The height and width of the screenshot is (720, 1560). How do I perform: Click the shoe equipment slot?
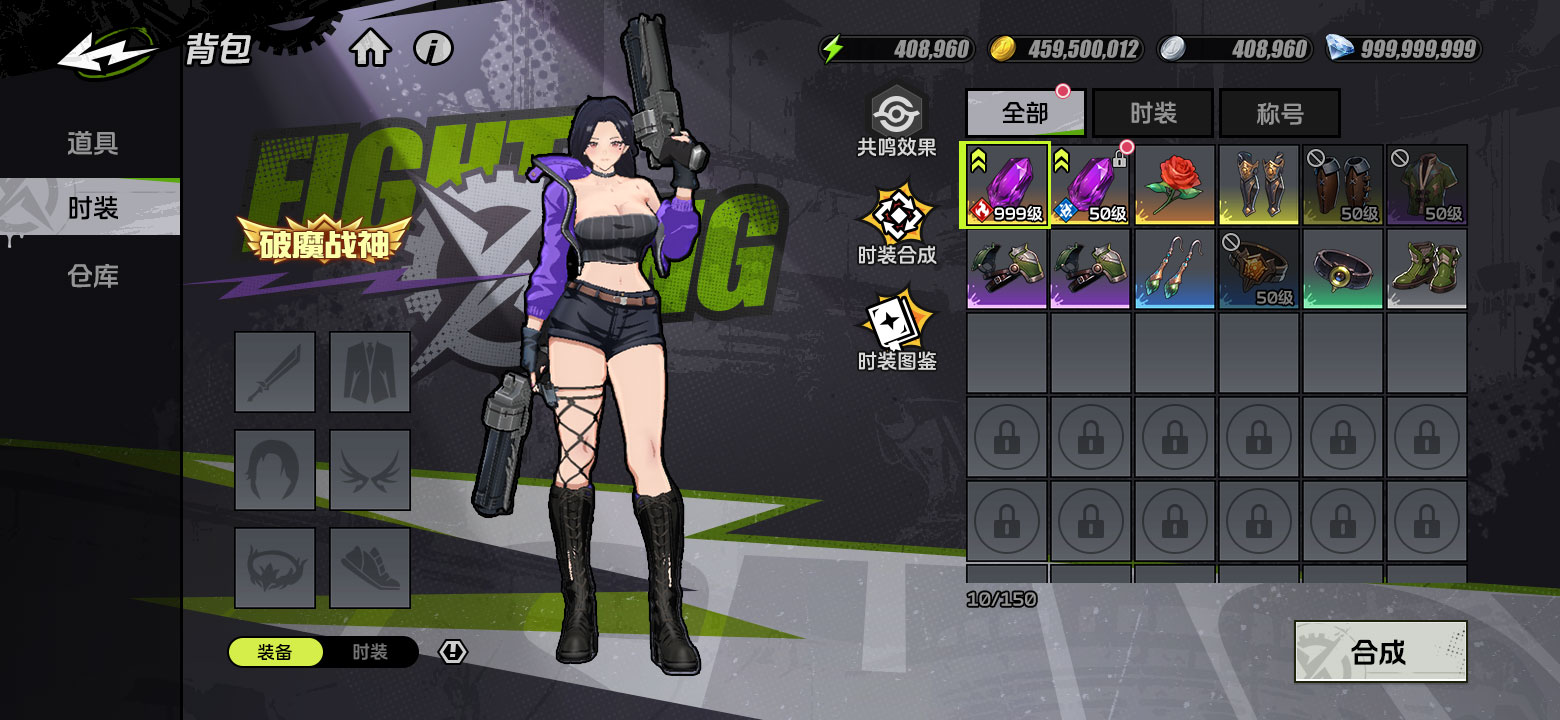370,568
